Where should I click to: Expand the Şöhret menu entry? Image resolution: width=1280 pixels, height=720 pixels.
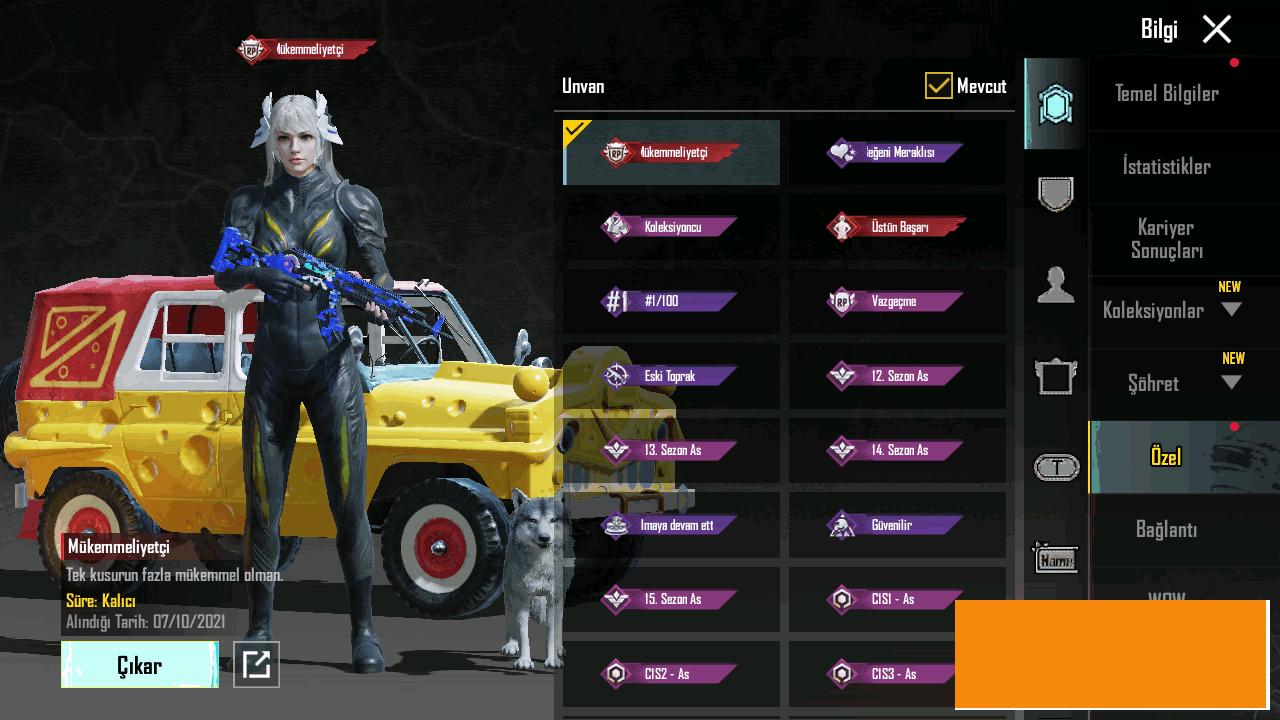(1231, 383)
